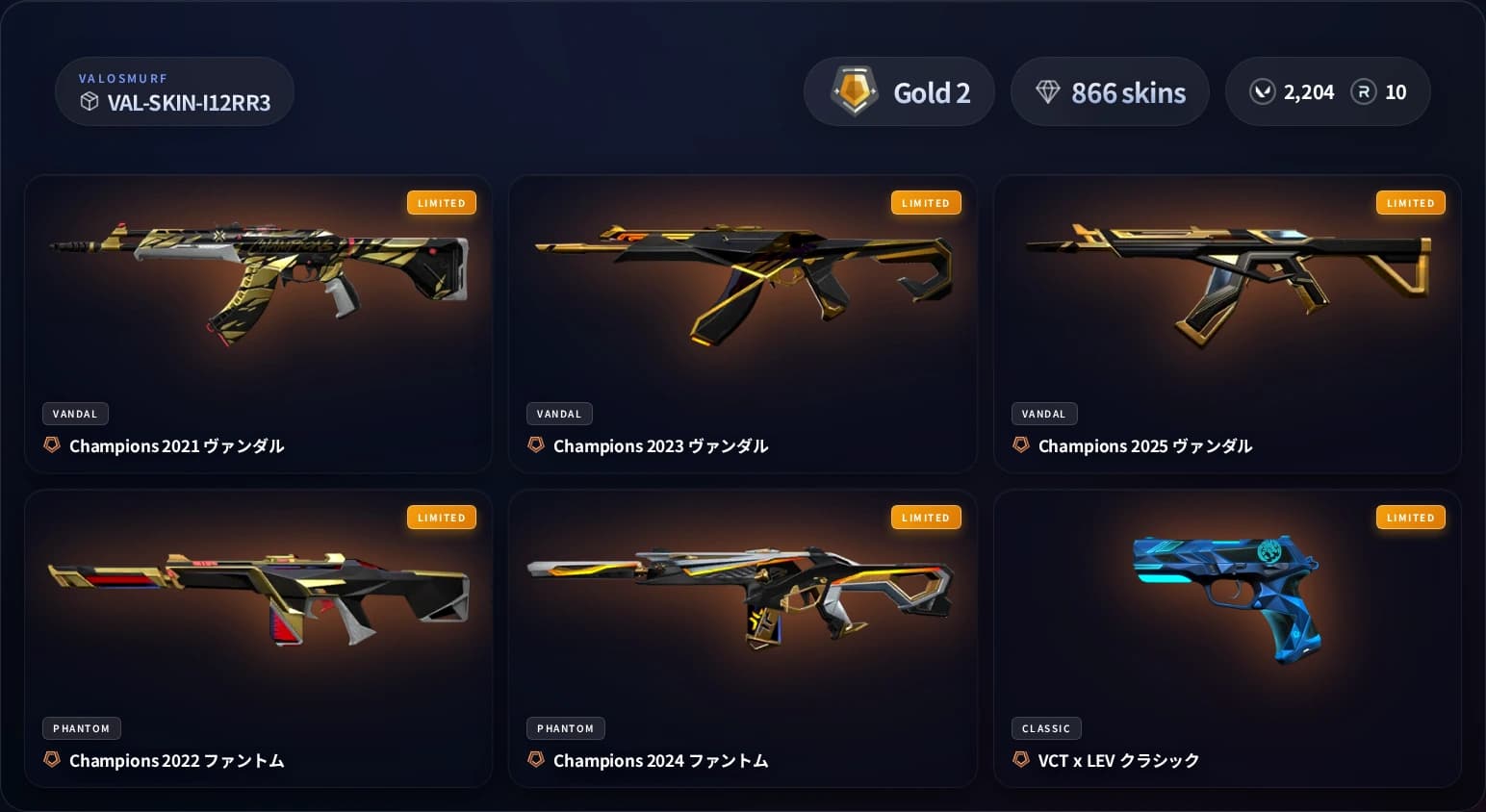This screenshot has width=1486, height=812.
Task: Open the VALOSMURF account badge
Action: pyautogui.click(x=174, y=91)
